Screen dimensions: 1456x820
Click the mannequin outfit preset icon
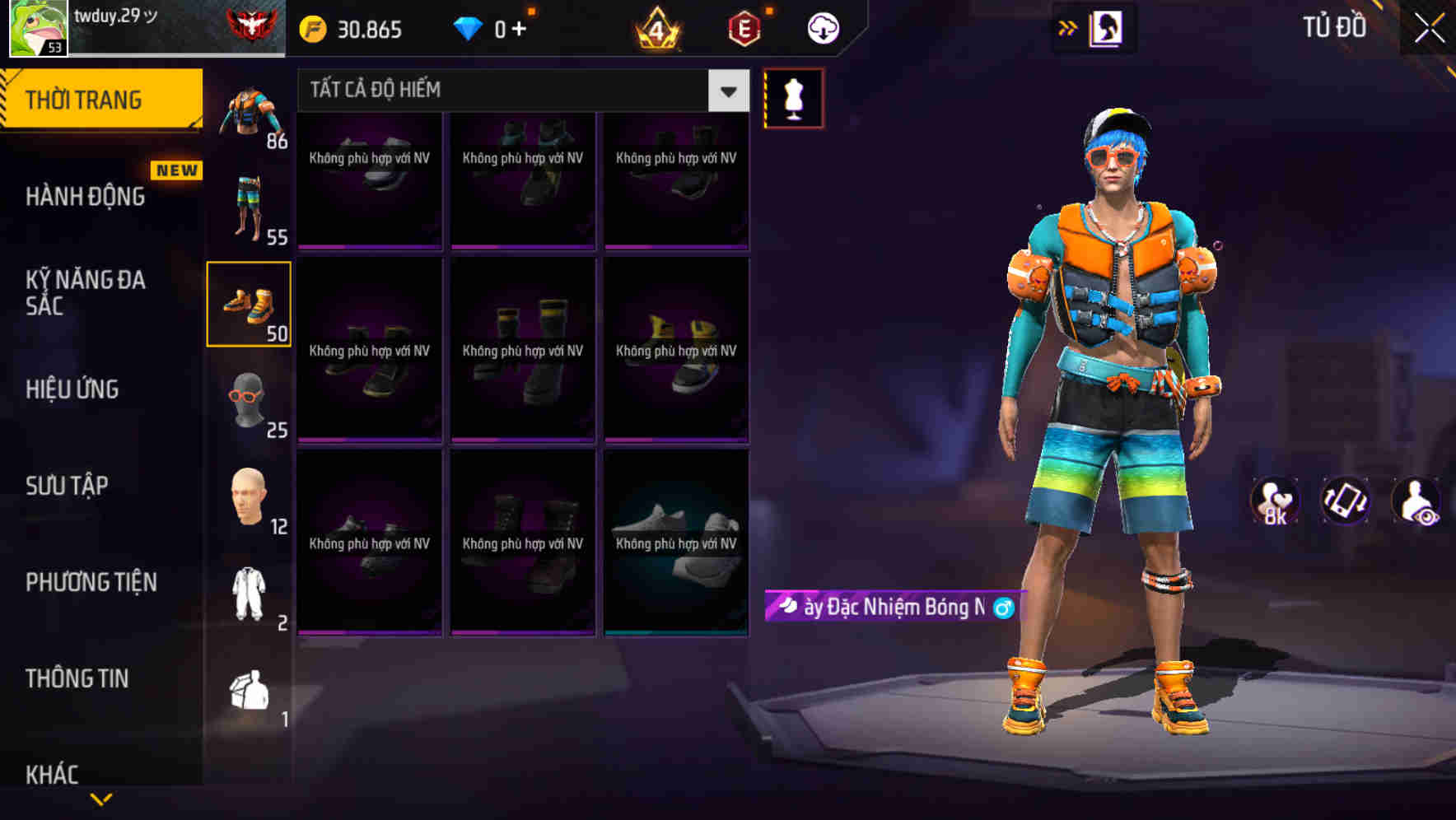(794, 97)
